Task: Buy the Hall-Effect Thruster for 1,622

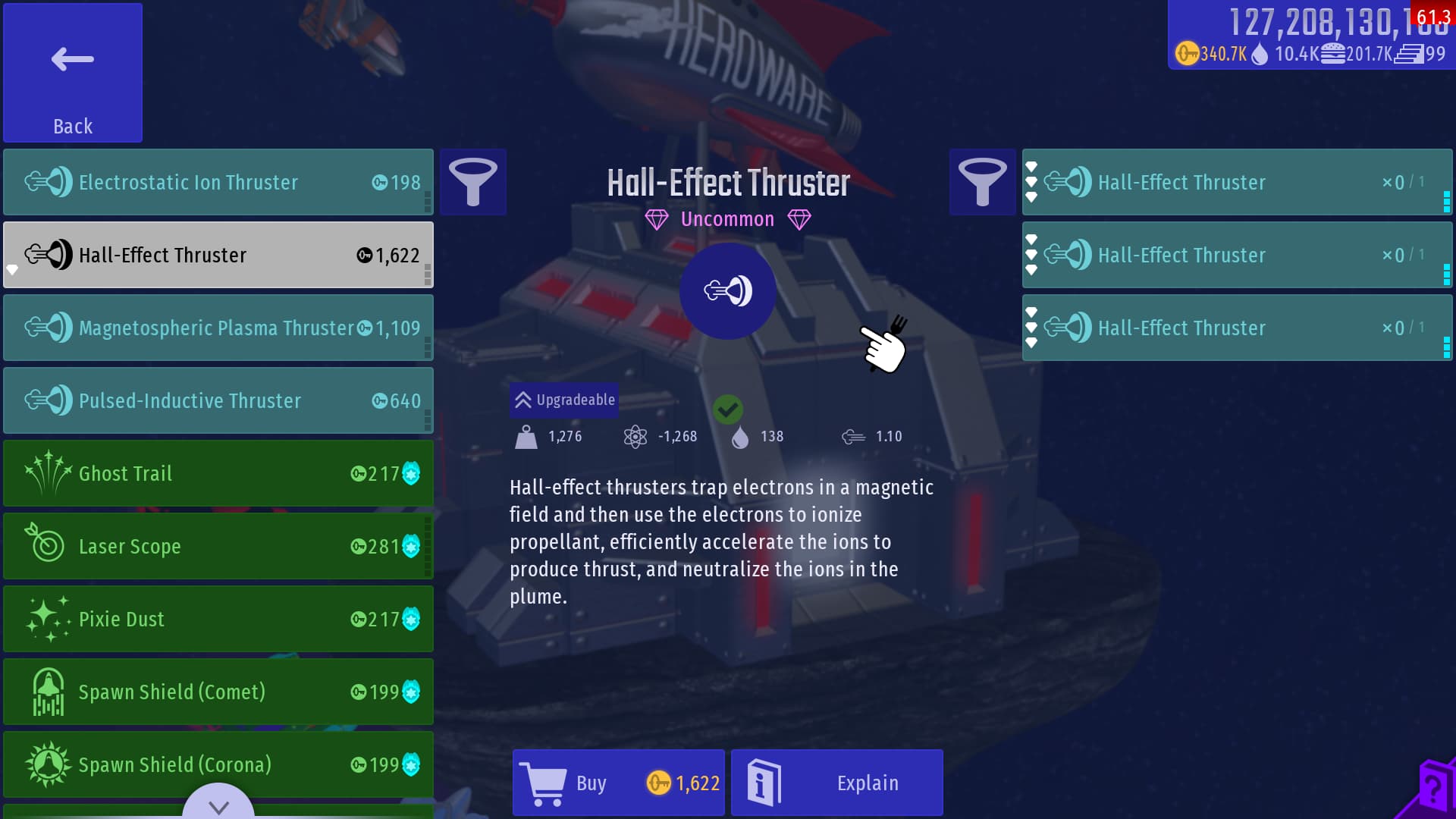Action: (x=619, y=783)
